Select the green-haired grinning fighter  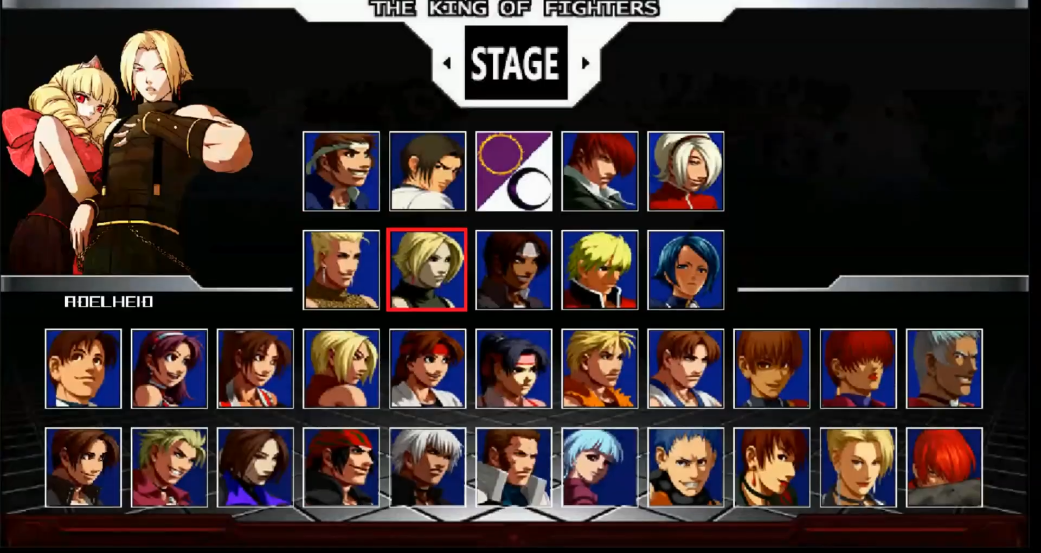169,467
